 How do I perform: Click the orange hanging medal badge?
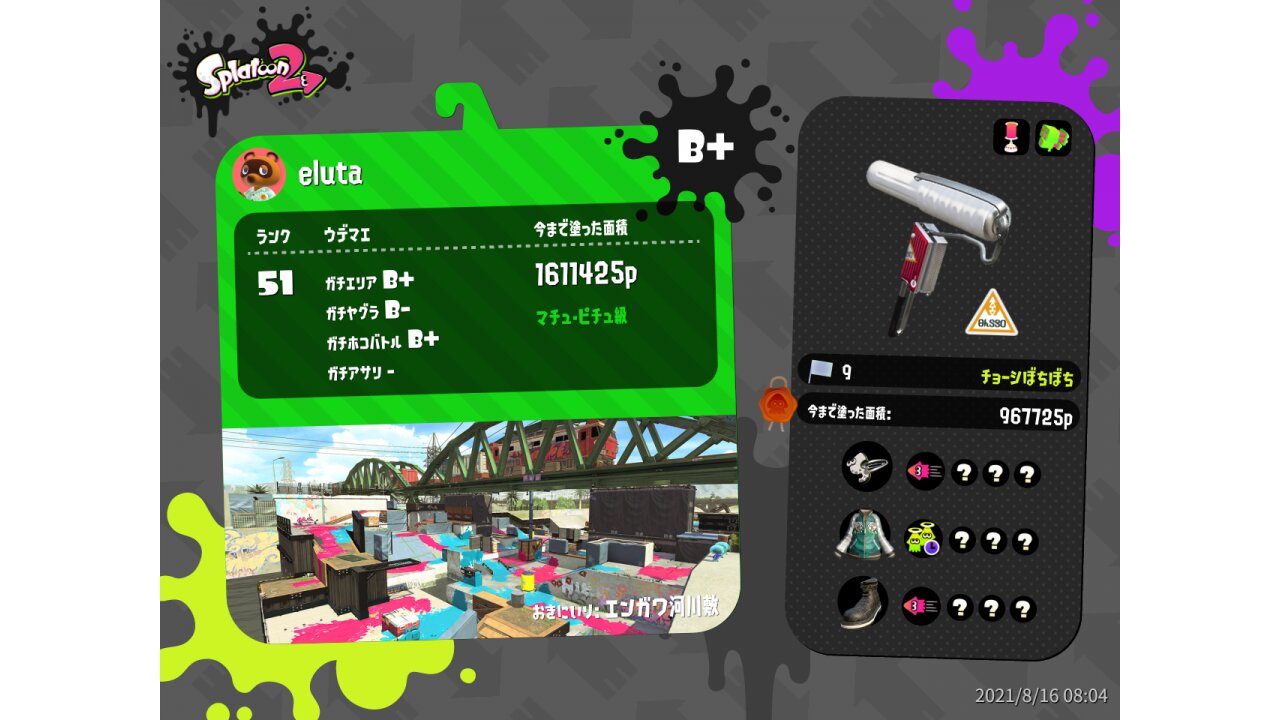pyautogui.click(x=777, y=404)
